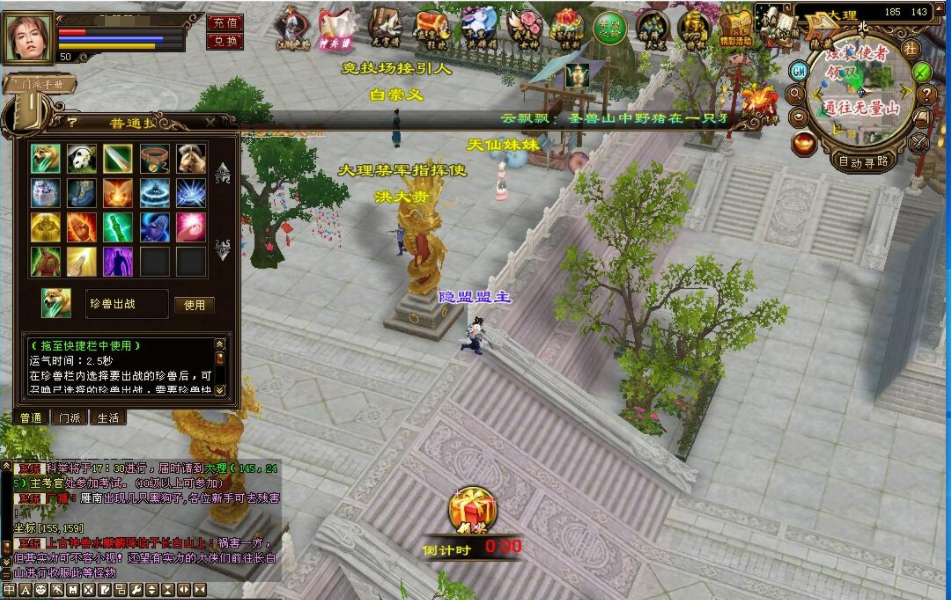The height and width of the screenshot is (600, 951).
Task: Open the green round event icon
Action: point(609,27)
